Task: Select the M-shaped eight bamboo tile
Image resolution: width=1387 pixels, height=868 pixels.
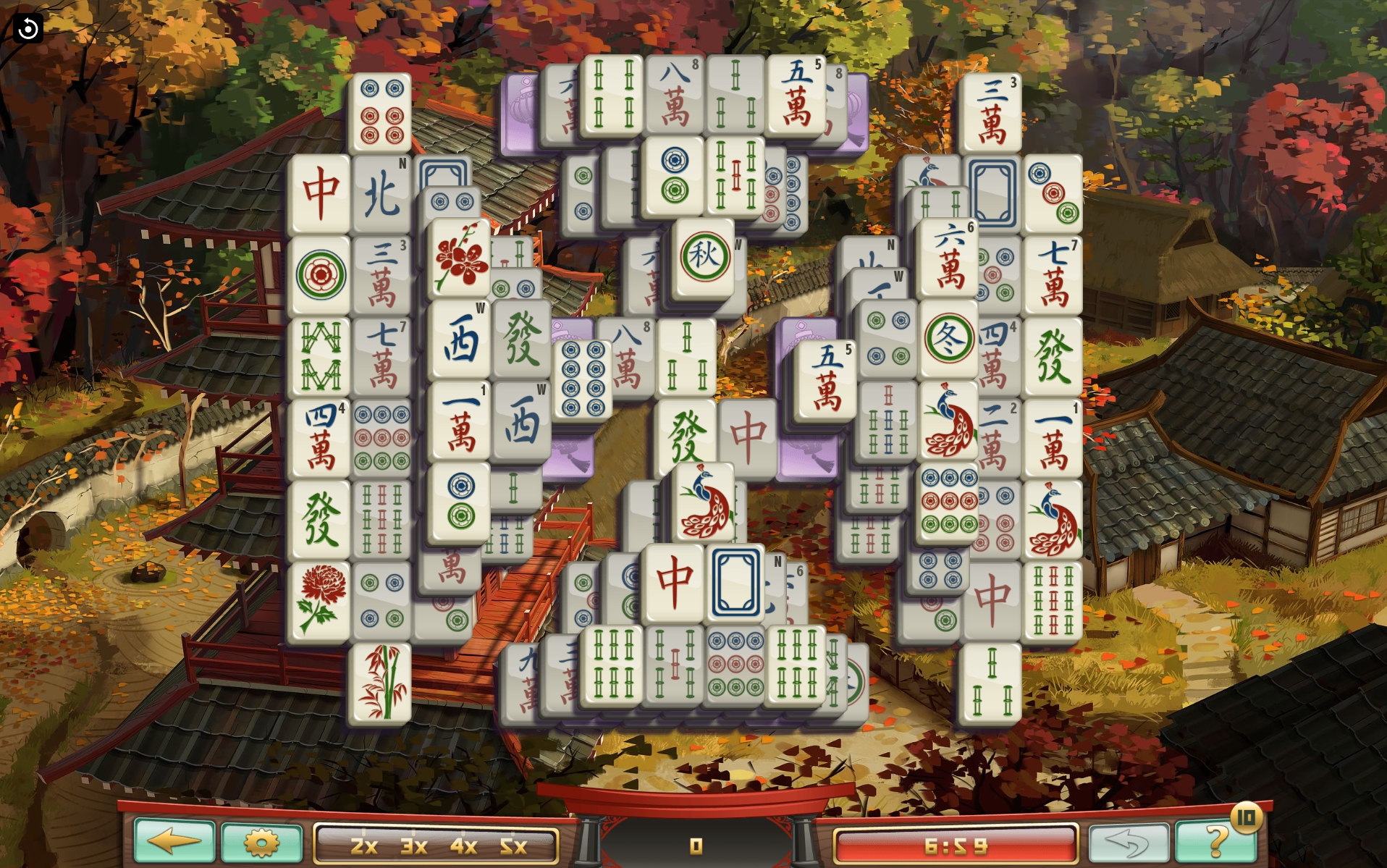Action: [320, 356]
